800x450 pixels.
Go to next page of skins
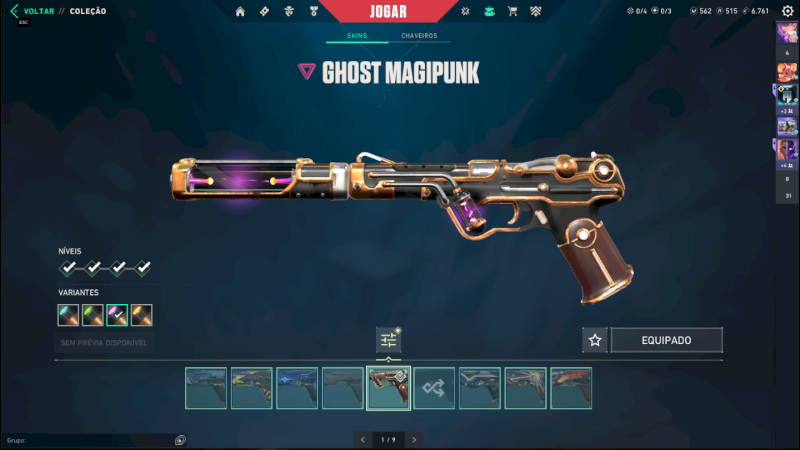tap(414, 439)
